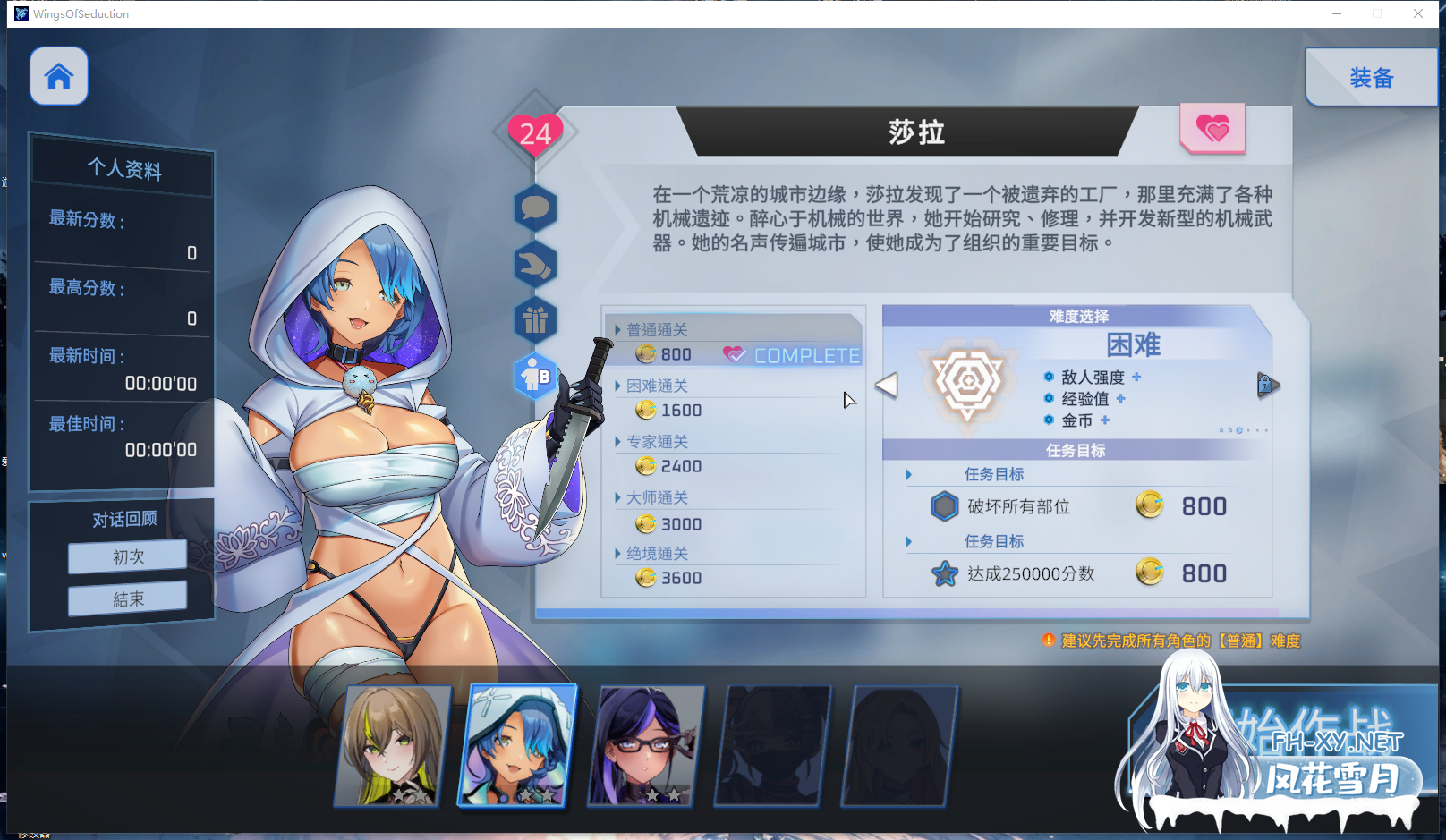Open the gift hexagon icon
The height and width of the screenshot is (840, 1446).
[535, 319]
